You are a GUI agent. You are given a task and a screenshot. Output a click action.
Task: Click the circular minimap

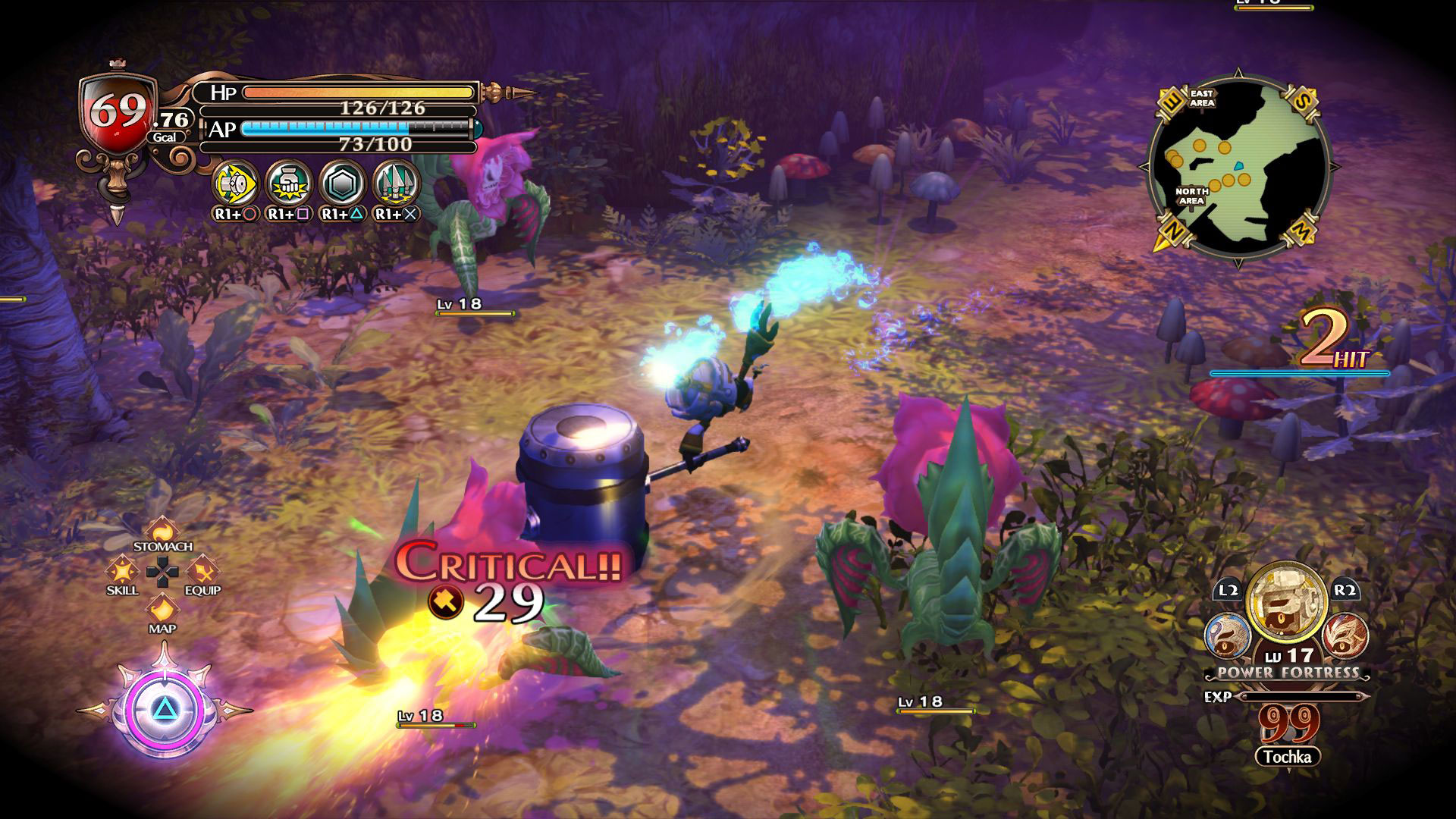click(x=1238, y=168)
